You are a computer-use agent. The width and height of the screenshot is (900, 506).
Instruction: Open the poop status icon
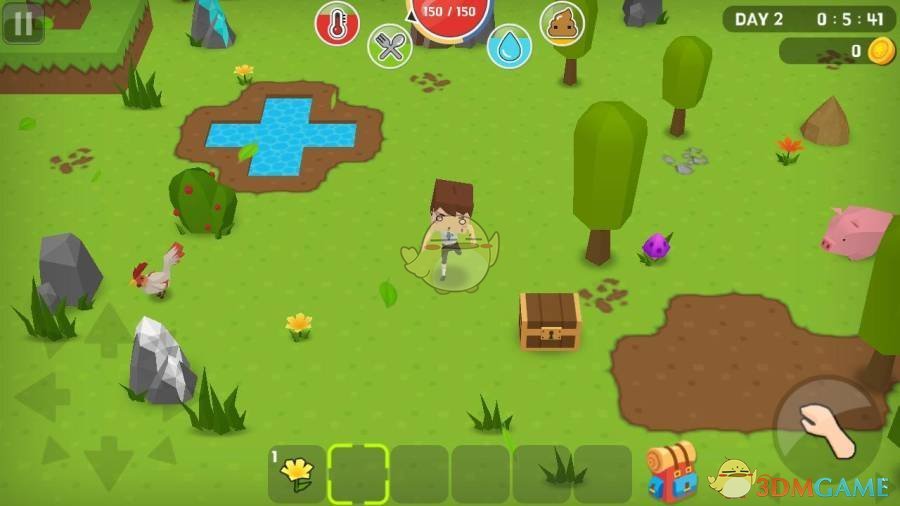562,23
